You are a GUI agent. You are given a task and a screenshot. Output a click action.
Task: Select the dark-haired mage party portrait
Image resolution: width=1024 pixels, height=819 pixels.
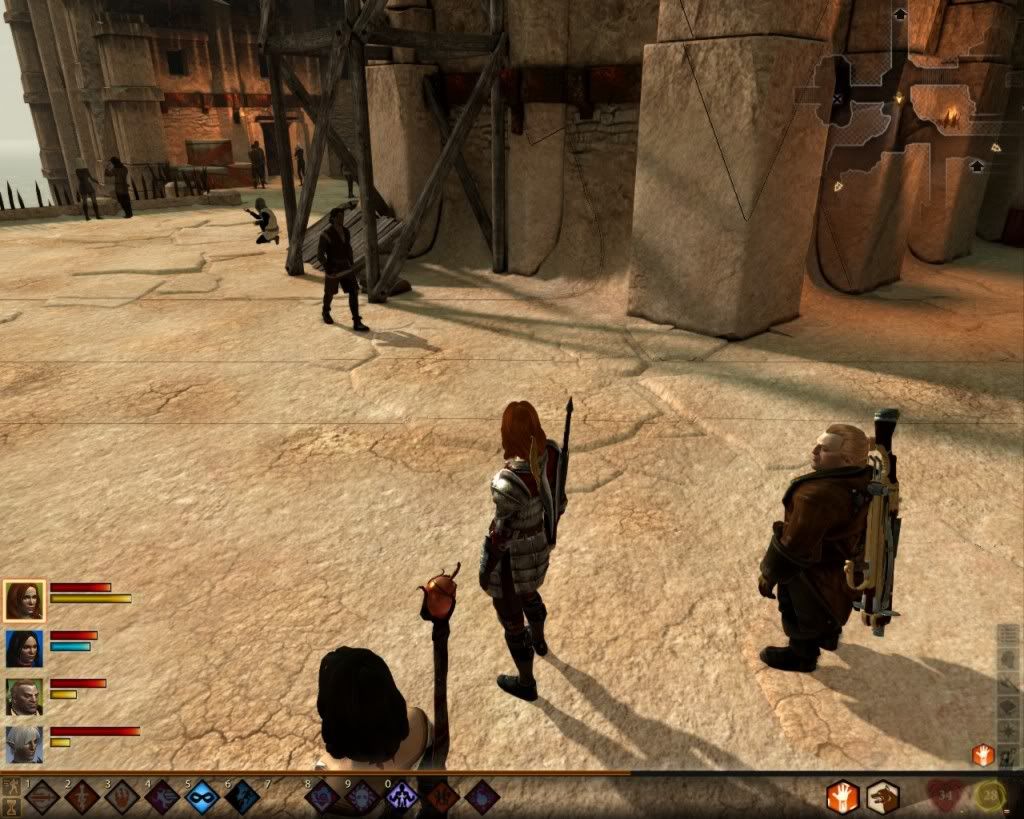click(24, 648)
